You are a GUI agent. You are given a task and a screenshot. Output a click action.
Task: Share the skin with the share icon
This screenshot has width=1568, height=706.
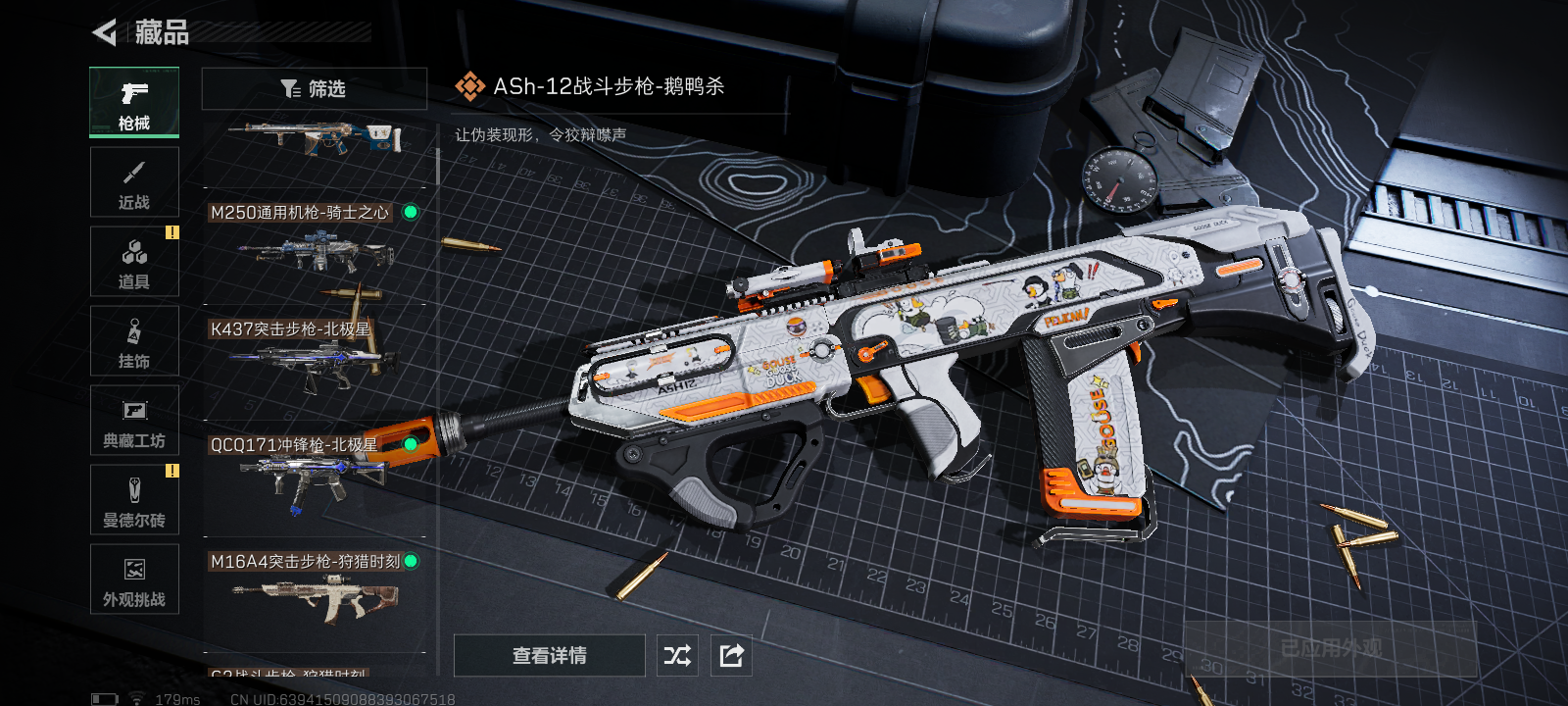731,655
